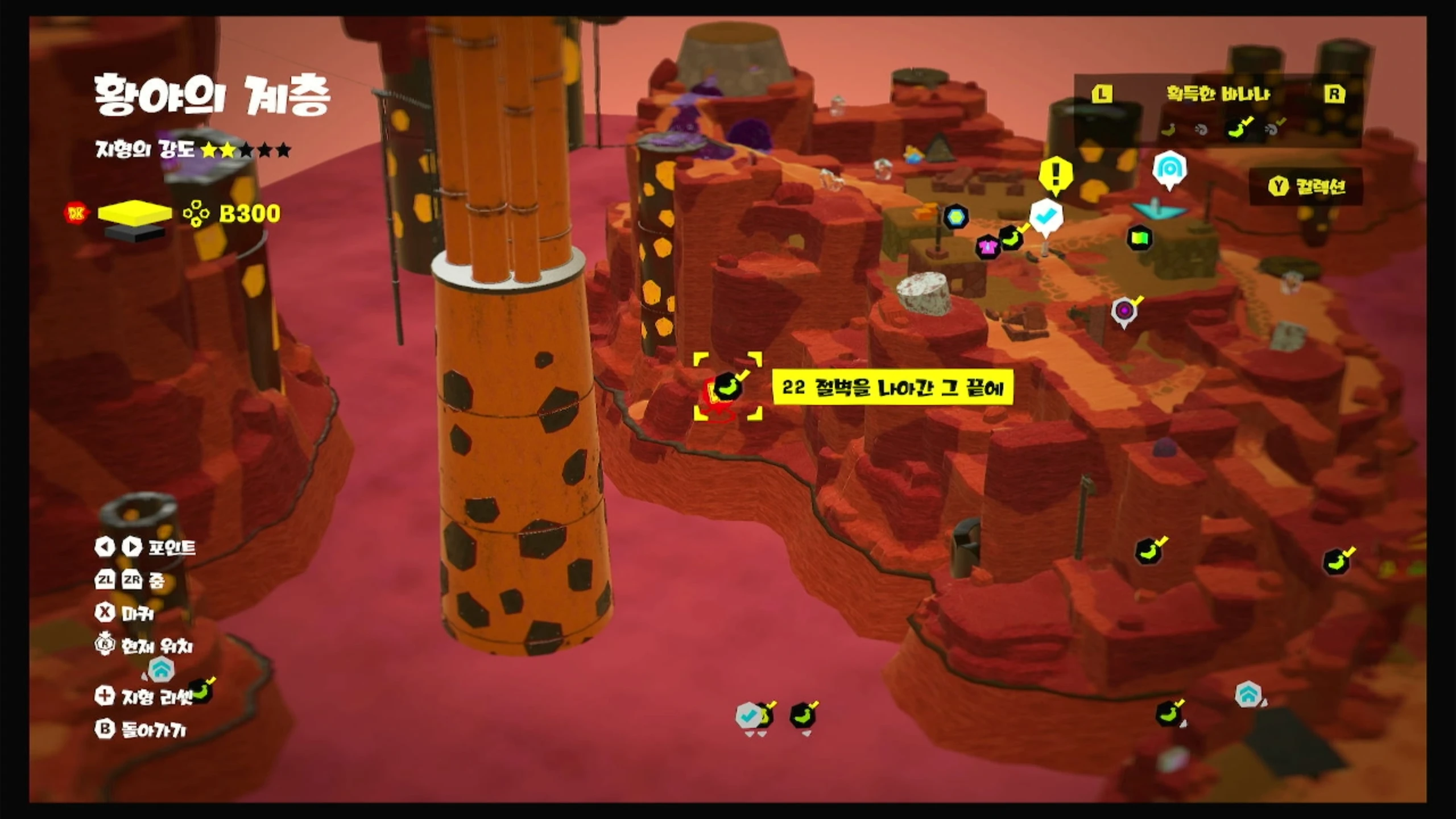Choose the collected banana filter with checkmark

[x=1238, y=130]
